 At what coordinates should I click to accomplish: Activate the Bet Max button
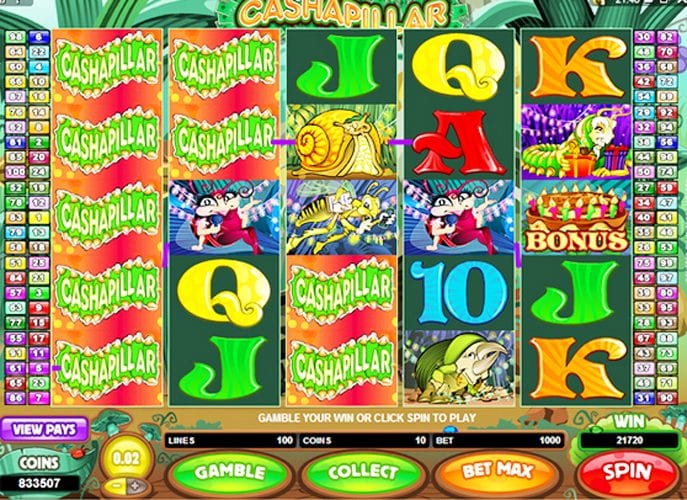(x=496, y=469)
